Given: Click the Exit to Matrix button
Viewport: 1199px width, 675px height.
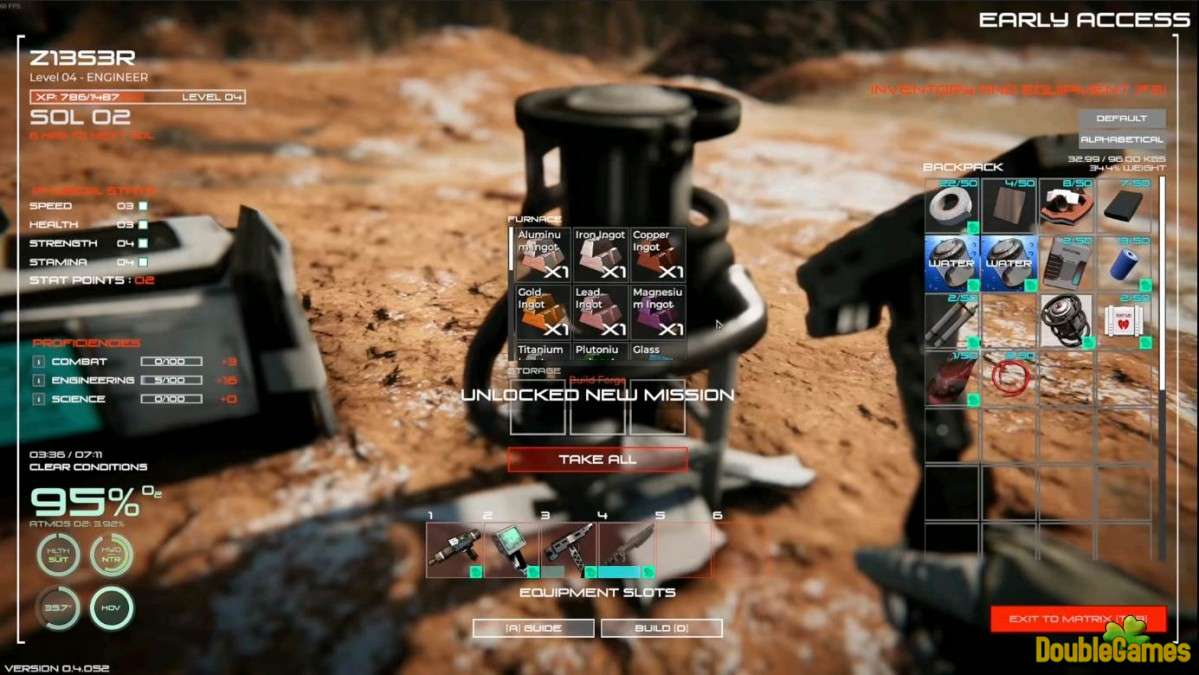Looking at the screenshot, I should (1078, 619).
